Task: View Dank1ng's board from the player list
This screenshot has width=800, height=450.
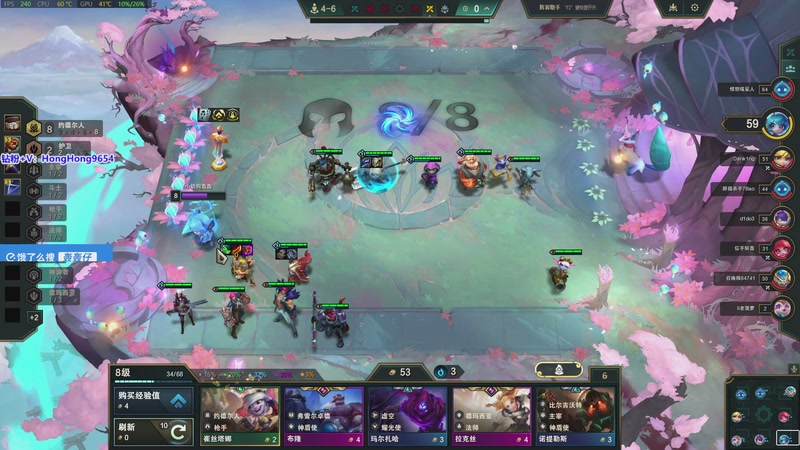Action: (781, 158)
